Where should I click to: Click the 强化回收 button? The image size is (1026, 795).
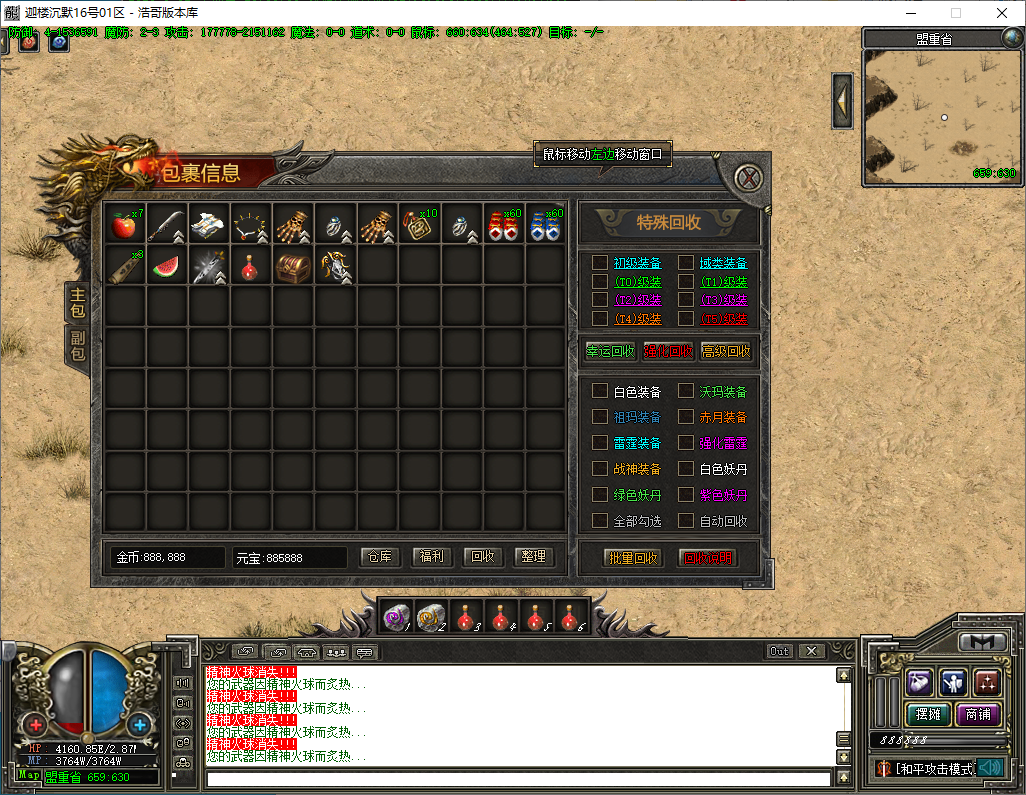tap(668, 352)
